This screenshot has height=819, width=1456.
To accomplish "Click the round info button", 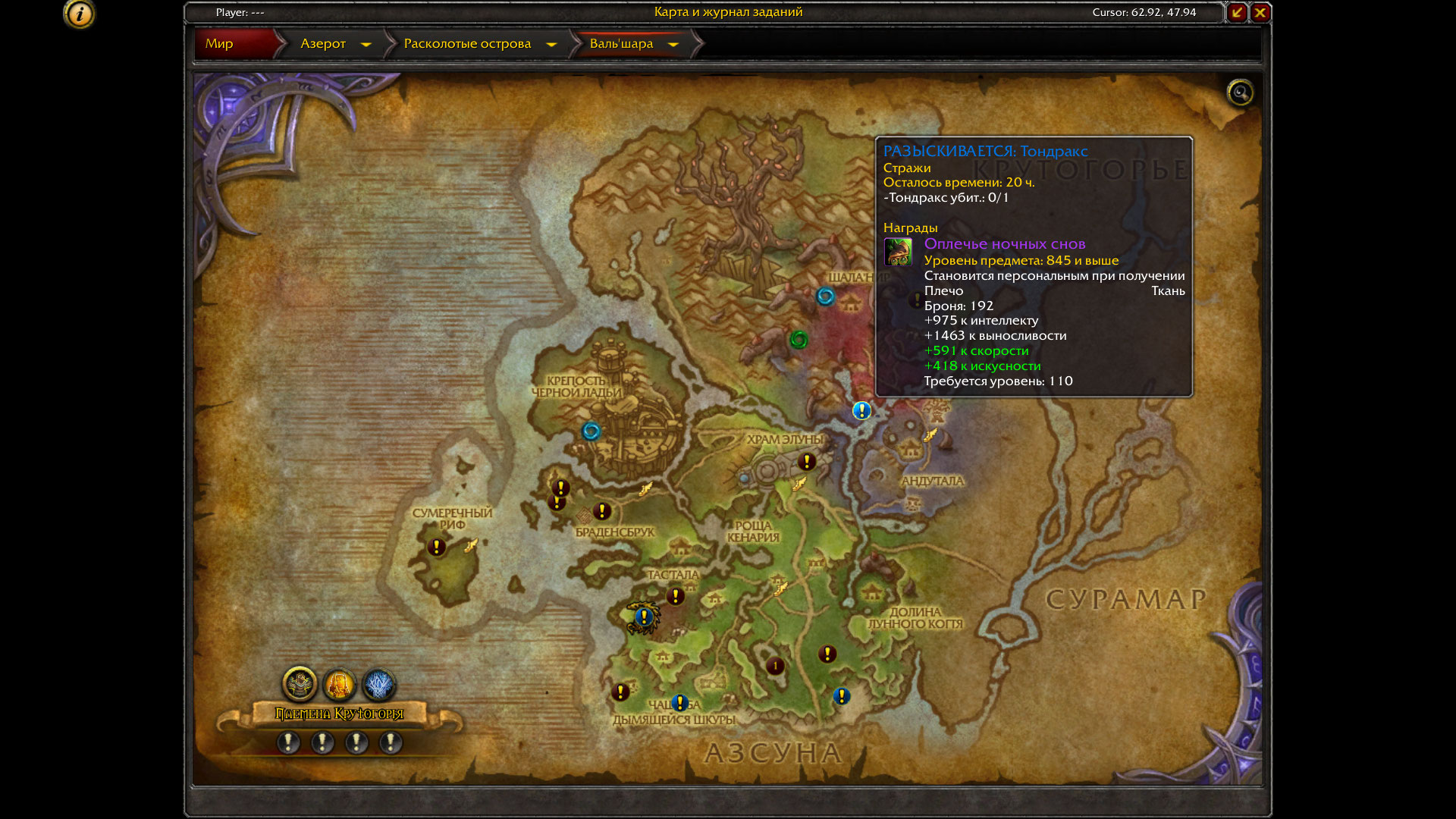I will (80, 14).
